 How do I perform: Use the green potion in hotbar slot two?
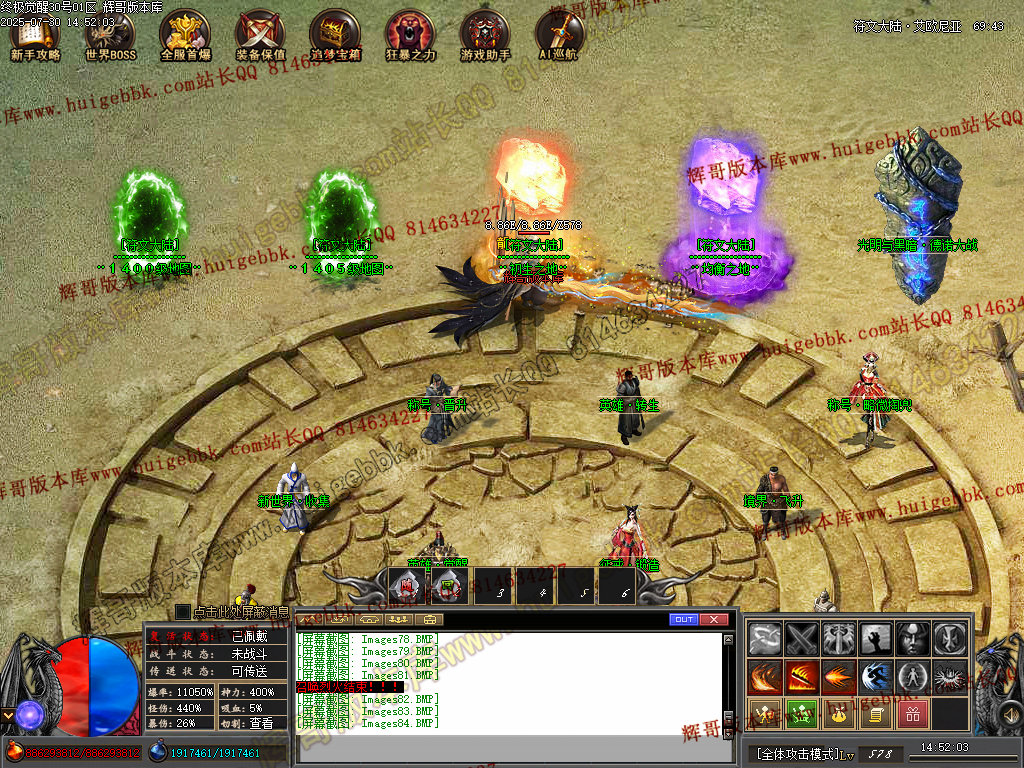449,587
